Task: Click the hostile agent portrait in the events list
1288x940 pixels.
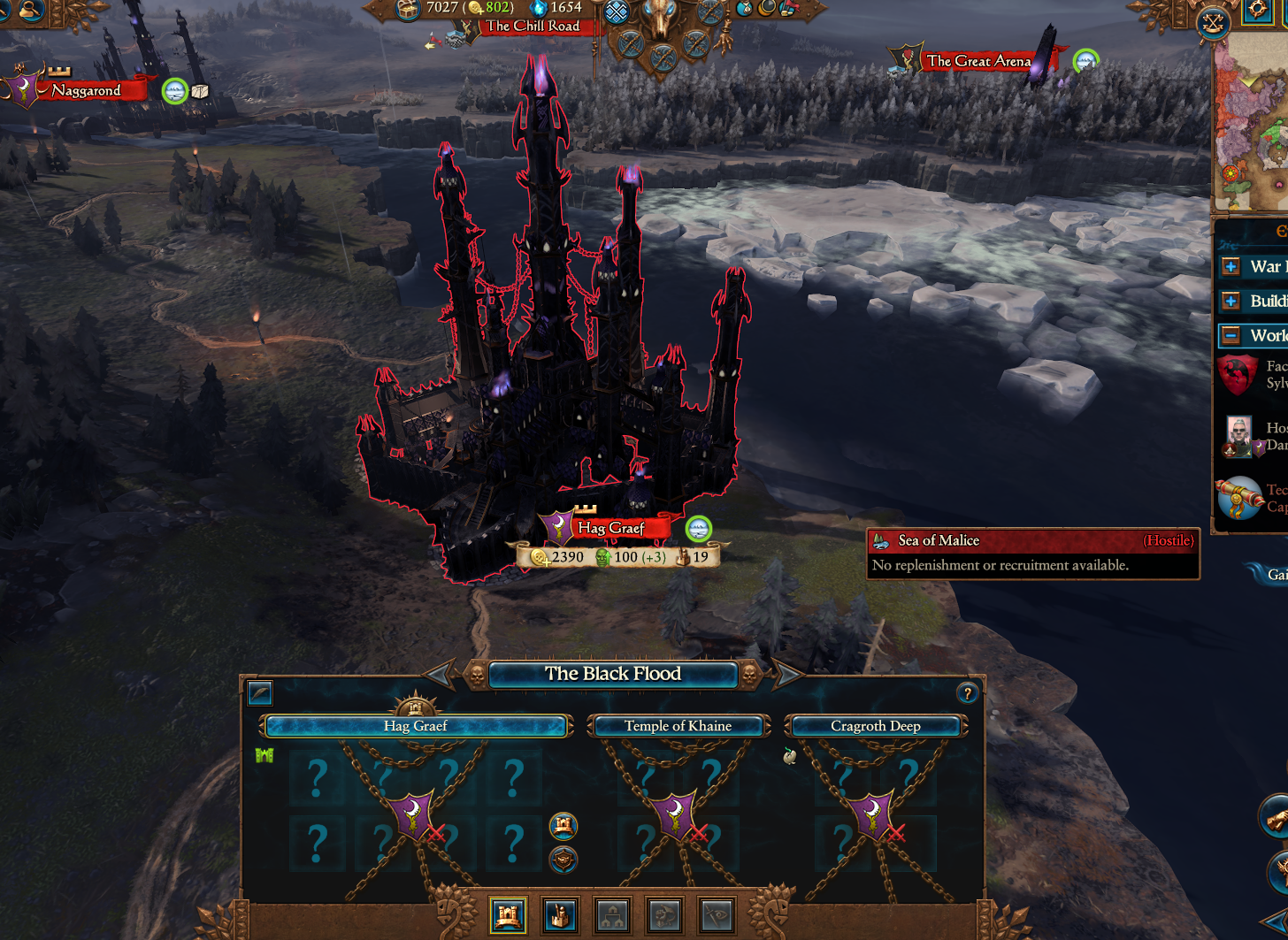Action: [x=1238, y=435]
